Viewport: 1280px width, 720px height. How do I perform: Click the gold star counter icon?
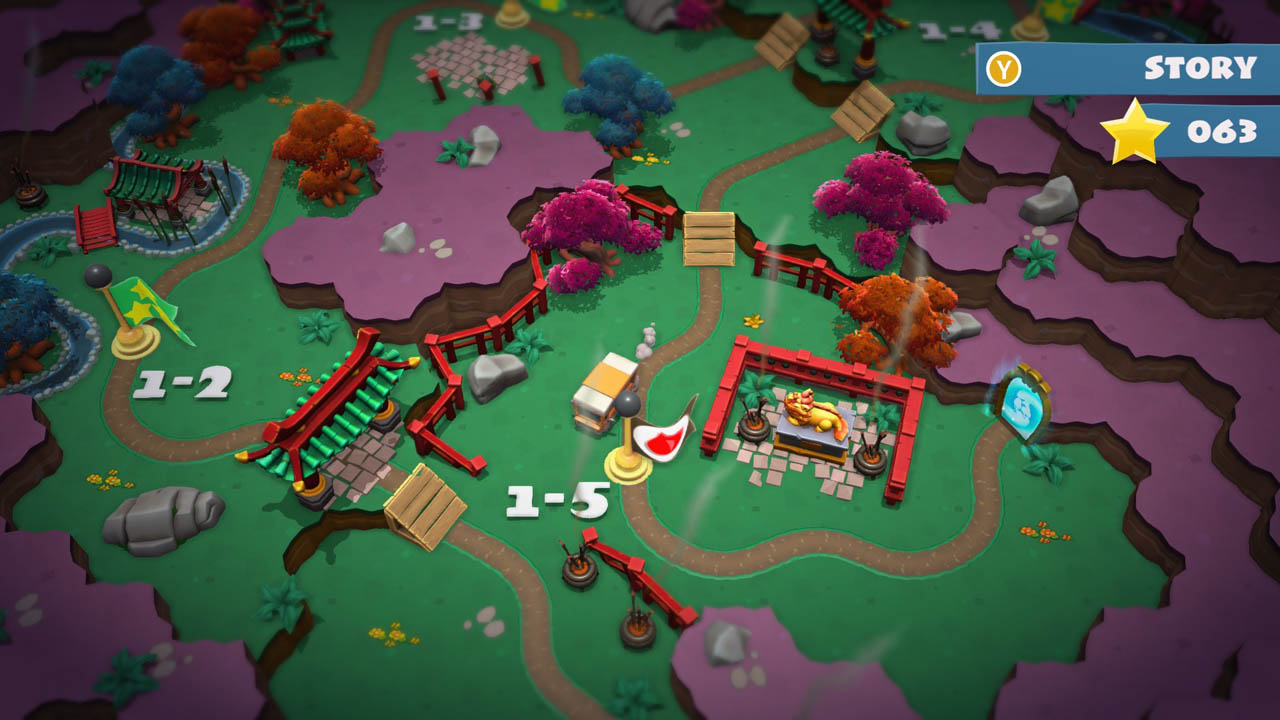click(1136, 131)
